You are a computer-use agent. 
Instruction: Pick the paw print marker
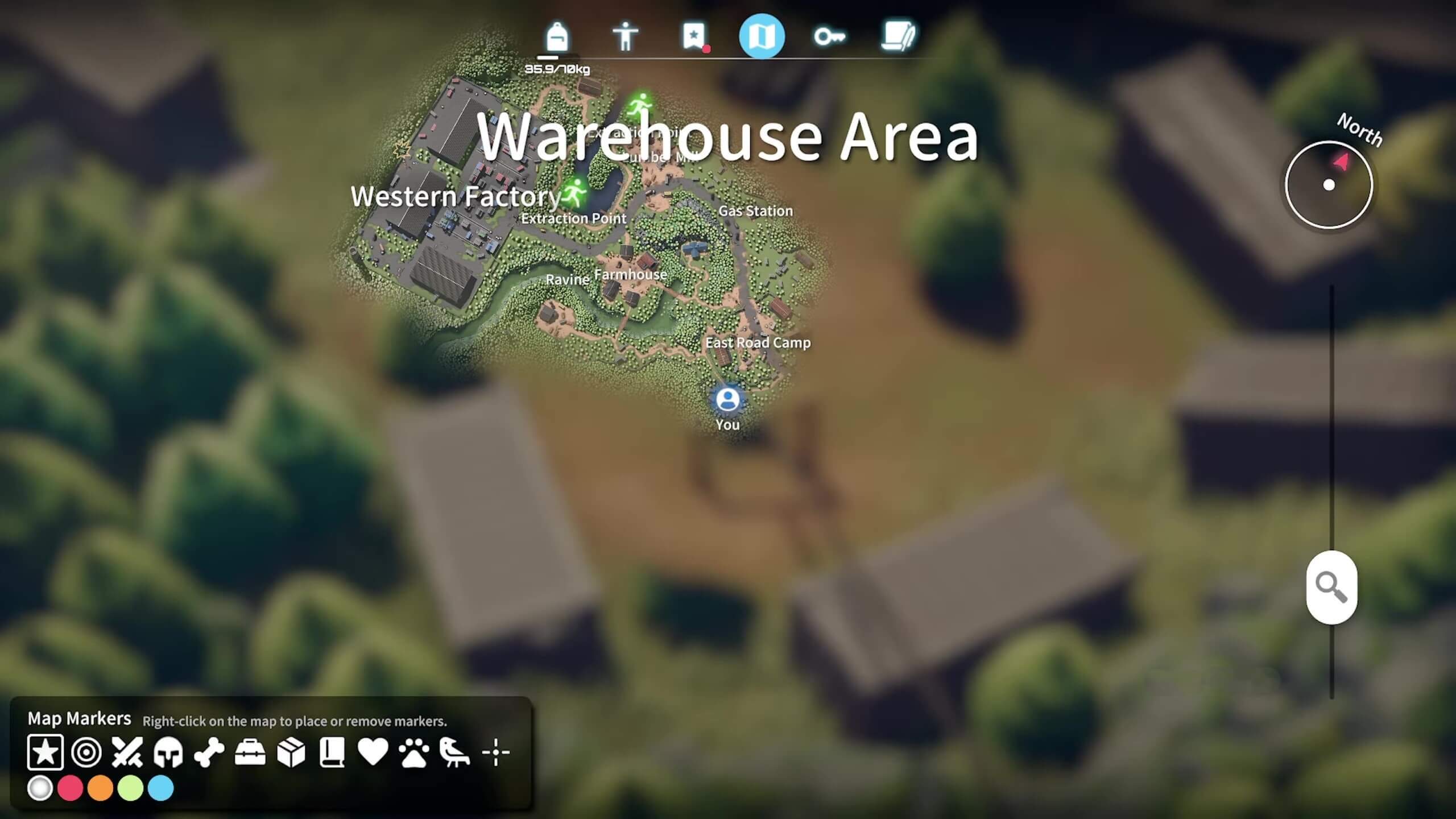point(413,752)
